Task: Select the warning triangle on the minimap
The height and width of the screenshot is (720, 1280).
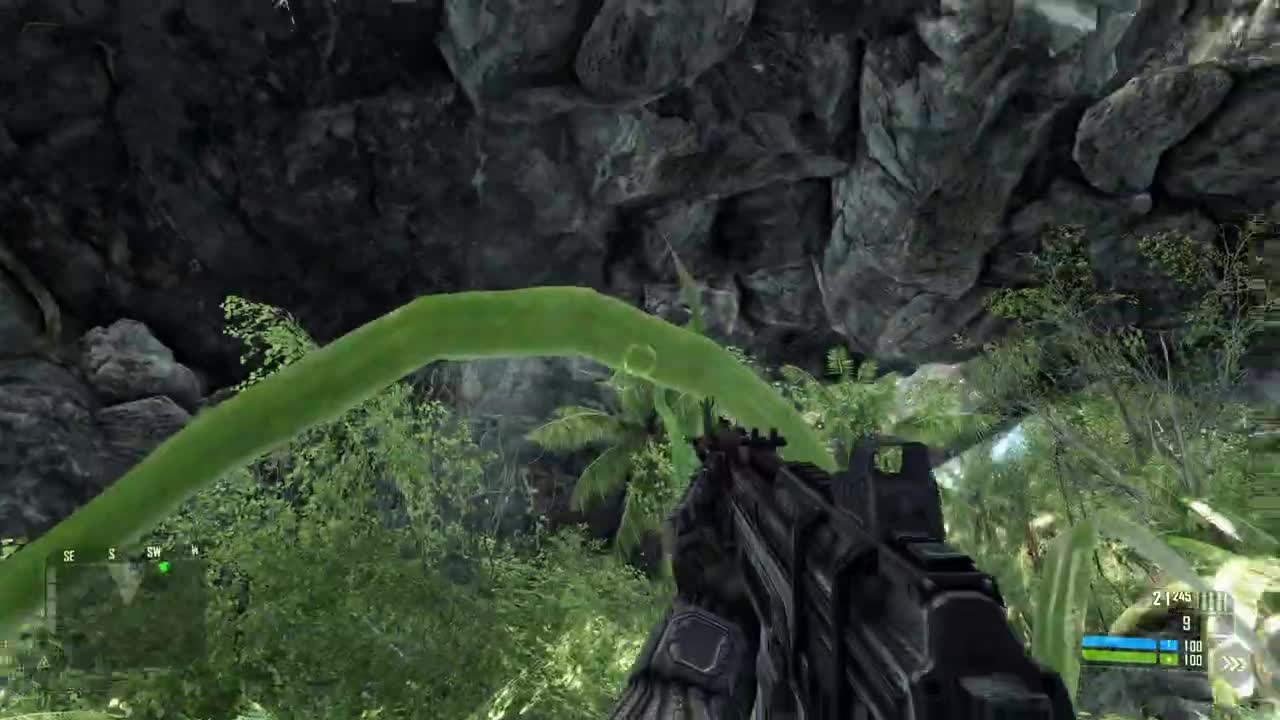Action: pyautogui.click(x=44, y=662)
